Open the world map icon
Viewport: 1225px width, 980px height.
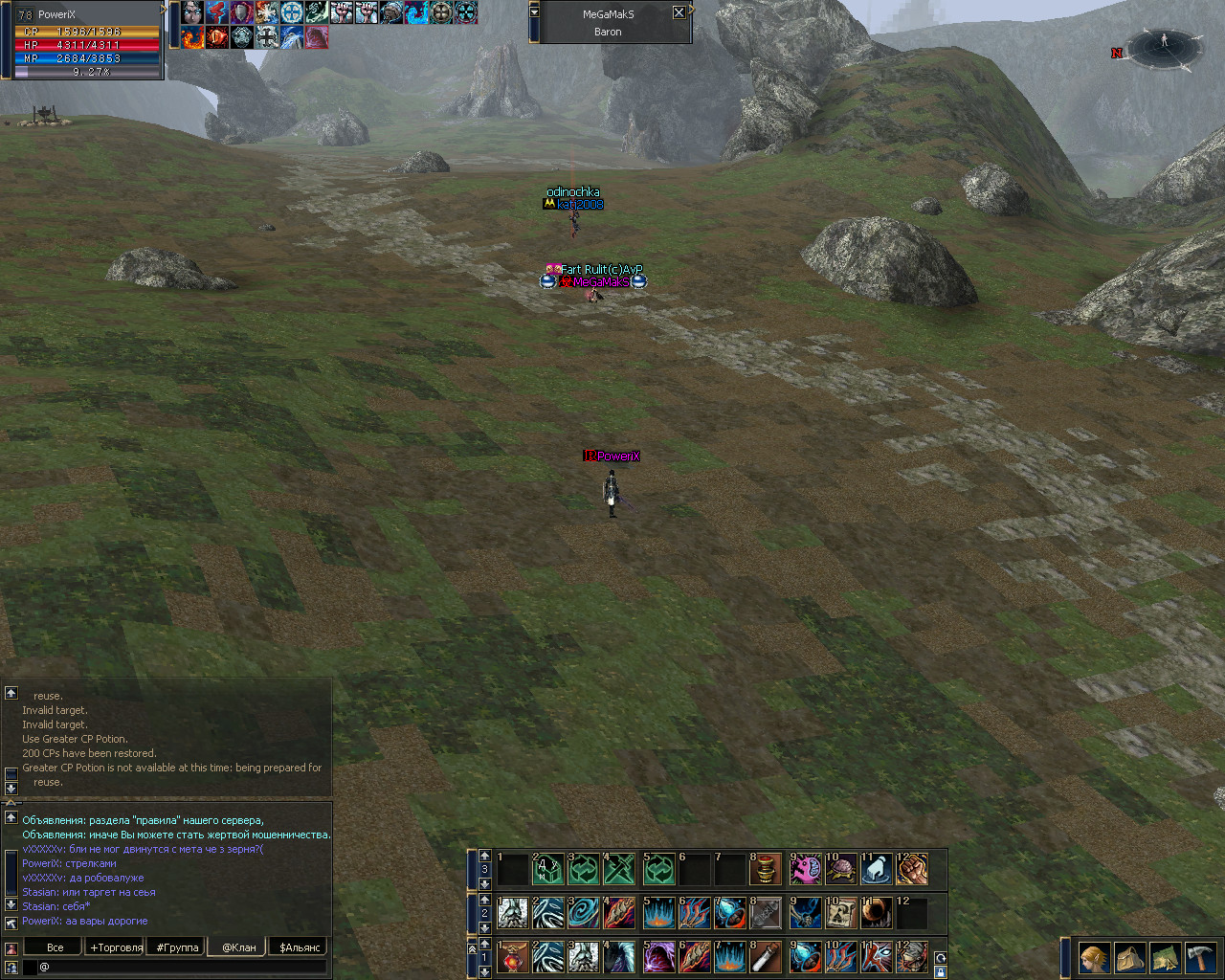coord(1166,957)
